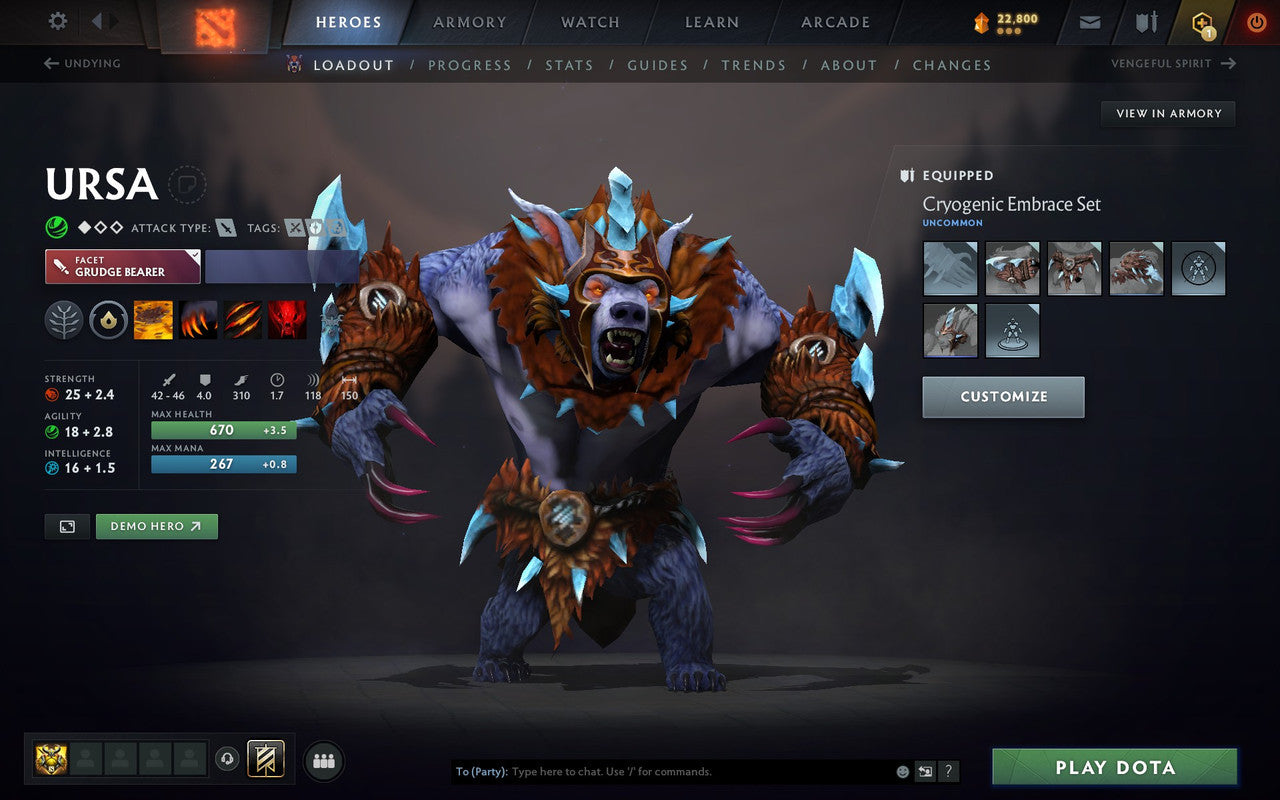Navigate back to Undying with left arrow
The width and height of the screenshot is (1280, 800).
pos(49,63)
